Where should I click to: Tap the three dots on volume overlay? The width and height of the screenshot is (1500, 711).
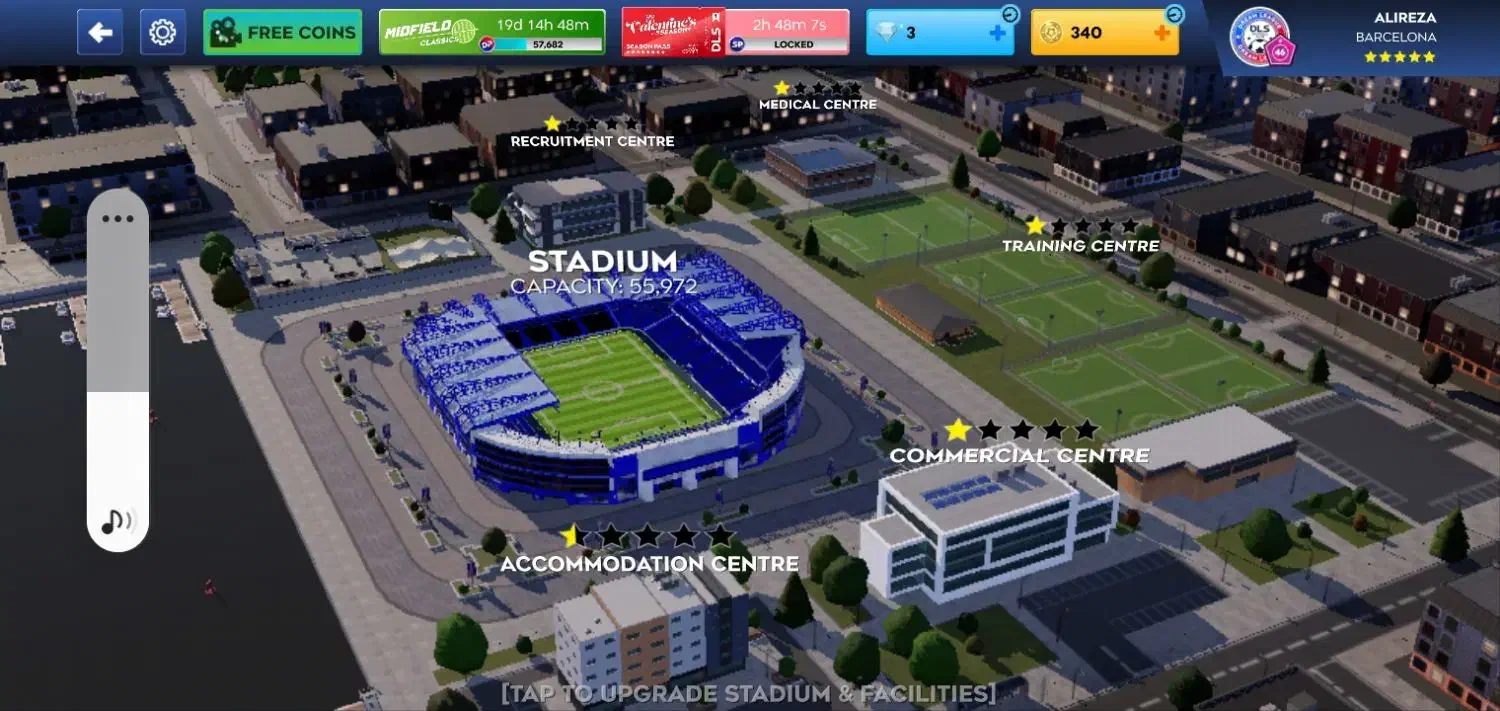[118, 219]
